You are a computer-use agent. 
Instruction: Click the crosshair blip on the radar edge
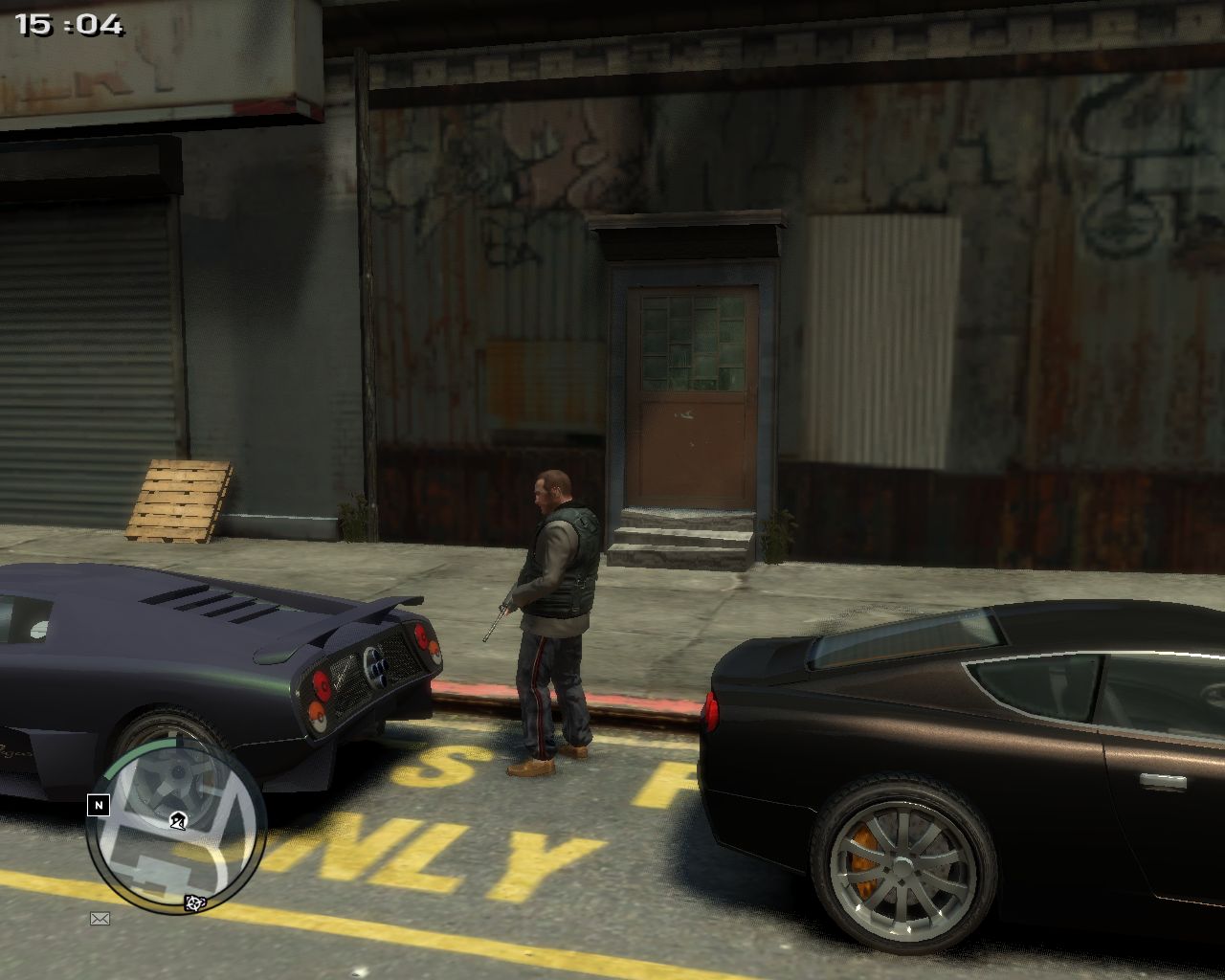coord(194,902)
